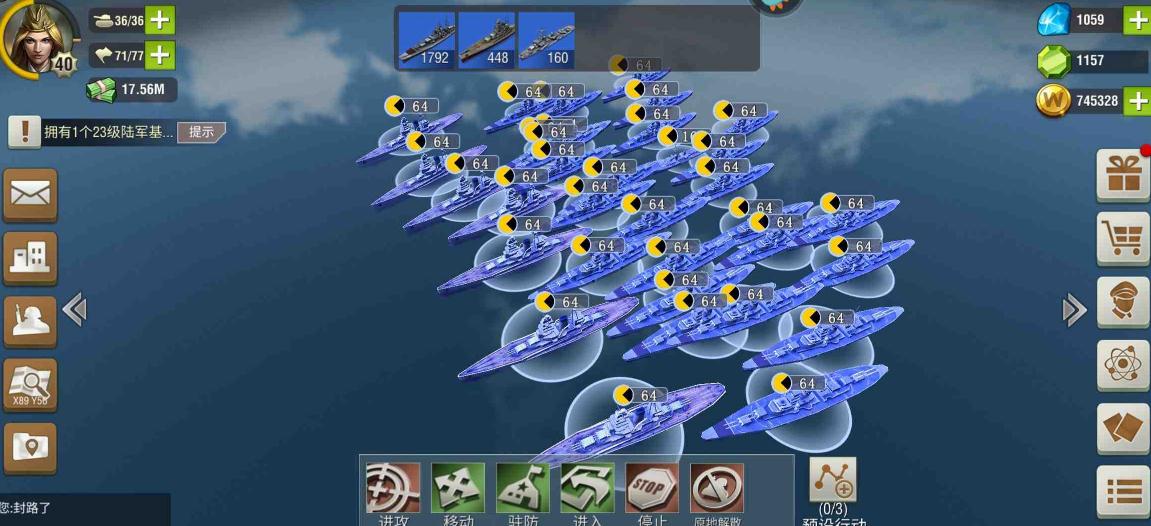The width and height of the screenshot is (1151, 526).
Task: Open the map location bookmarks
Action: (30, 447)
